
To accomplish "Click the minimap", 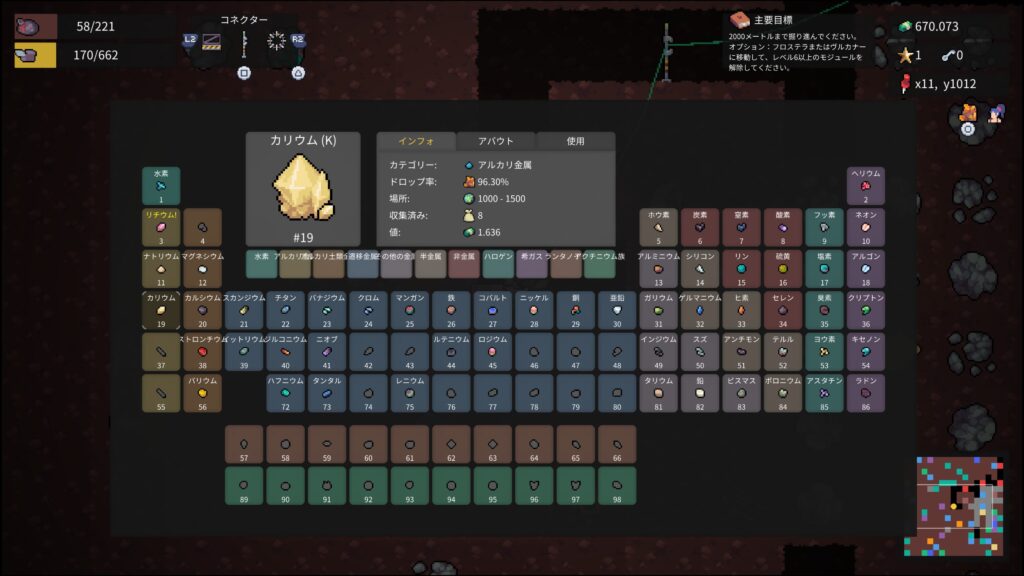I will coord(960,506).
